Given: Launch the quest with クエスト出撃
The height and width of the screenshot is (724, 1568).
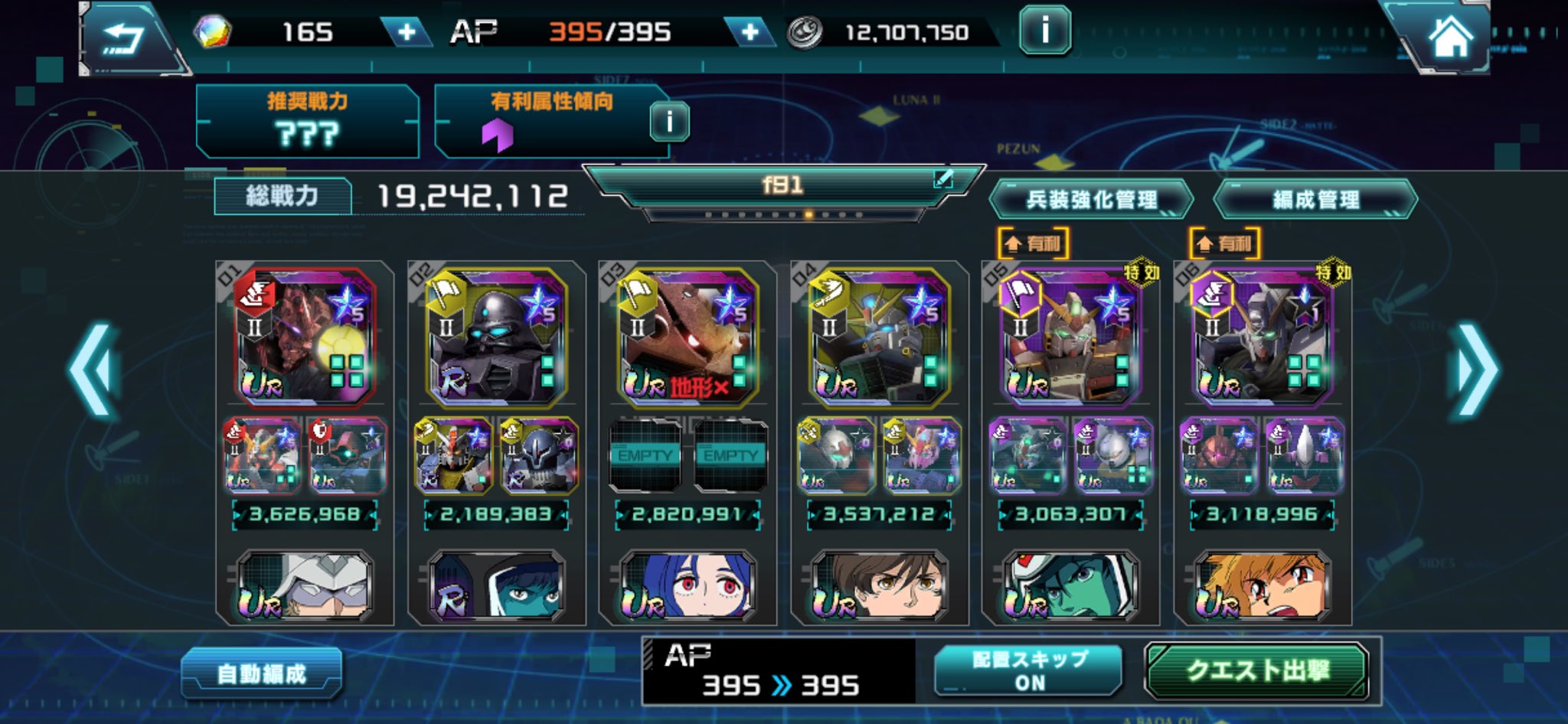Looking at the screenshot, I should coord(1257,670).
